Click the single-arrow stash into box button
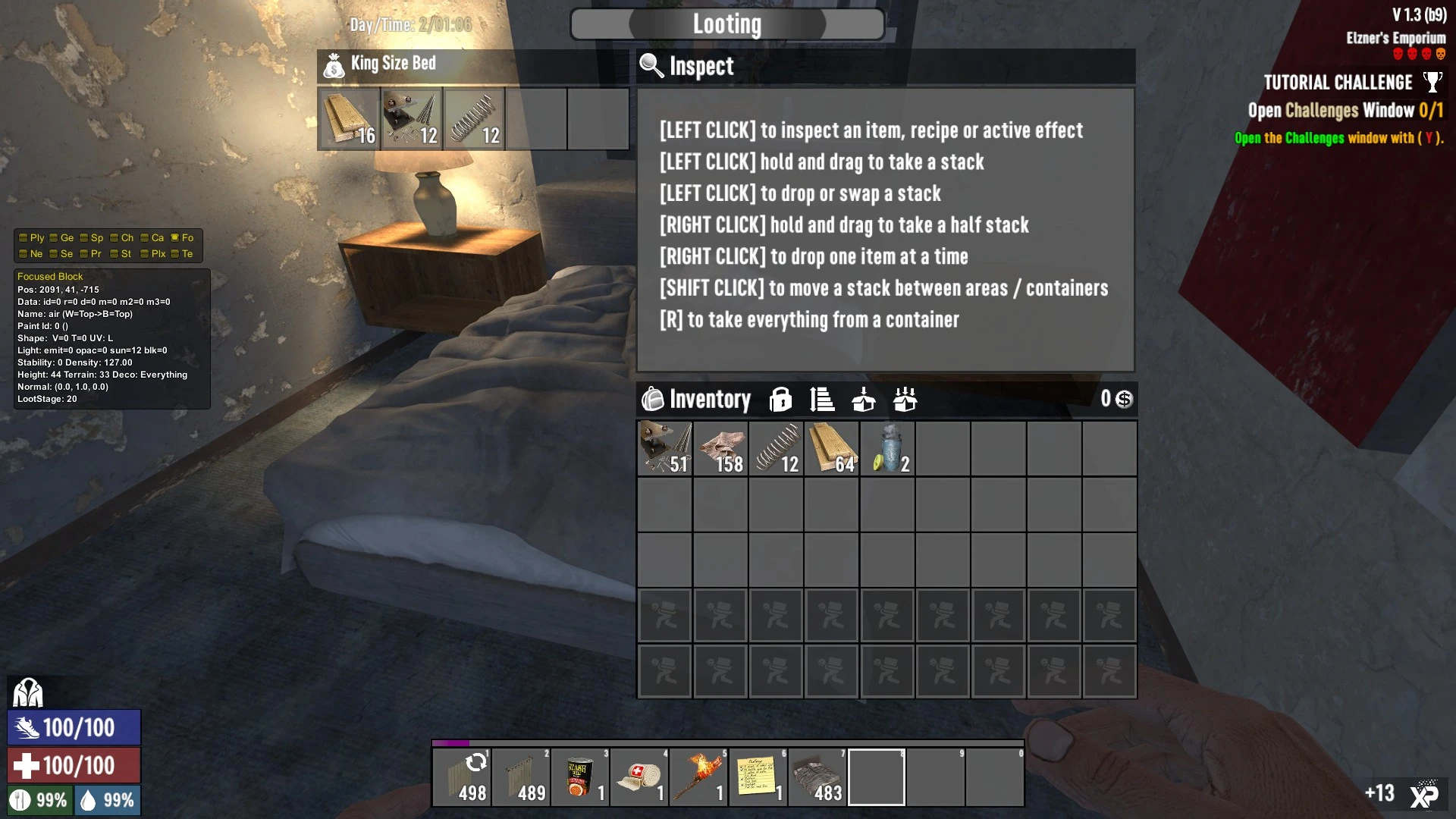1456x819 pixels. pyautogui.click(x=863, y=399)
